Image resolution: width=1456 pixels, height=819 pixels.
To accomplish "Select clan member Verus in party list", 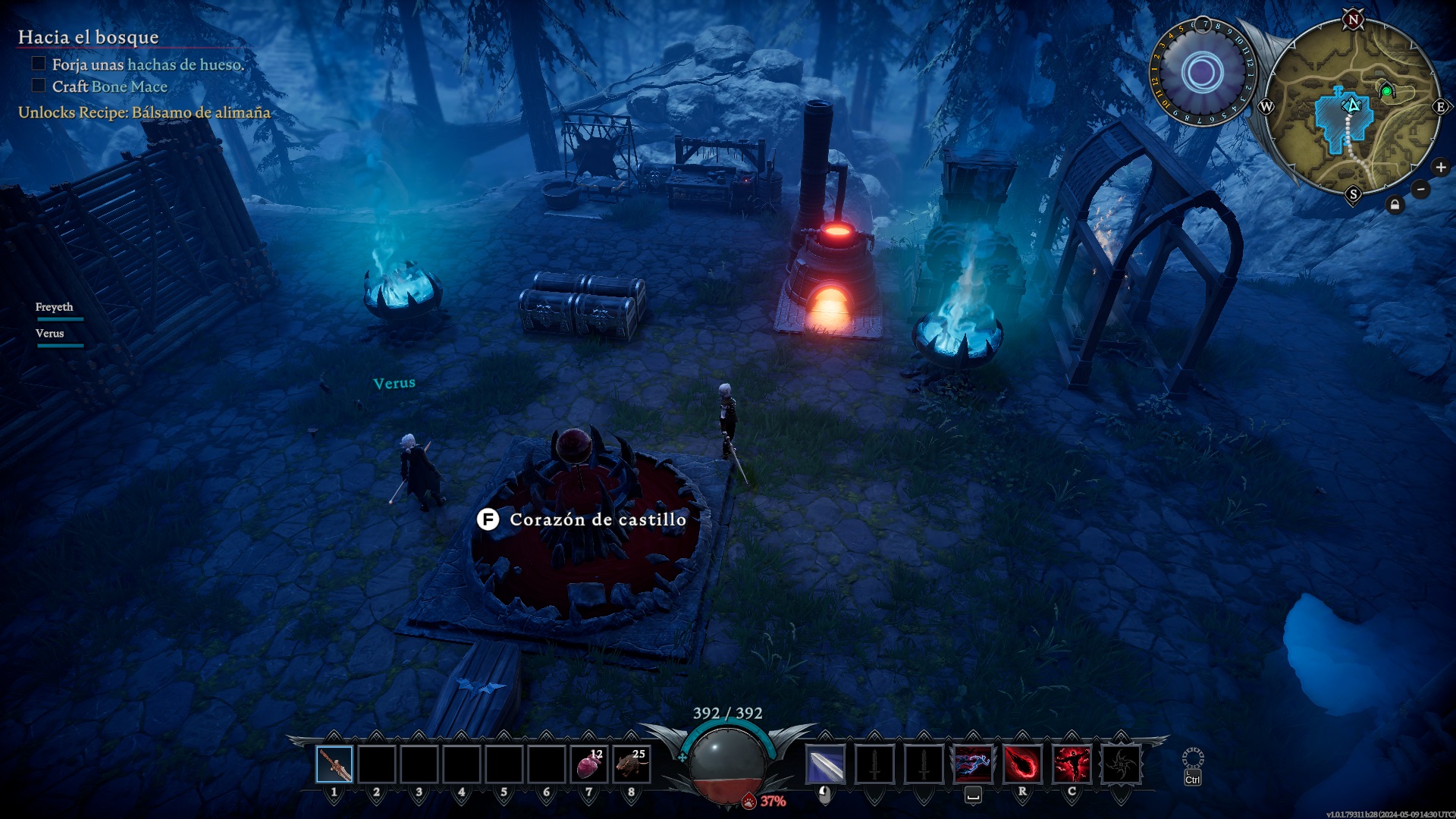I will click(50, 334).
